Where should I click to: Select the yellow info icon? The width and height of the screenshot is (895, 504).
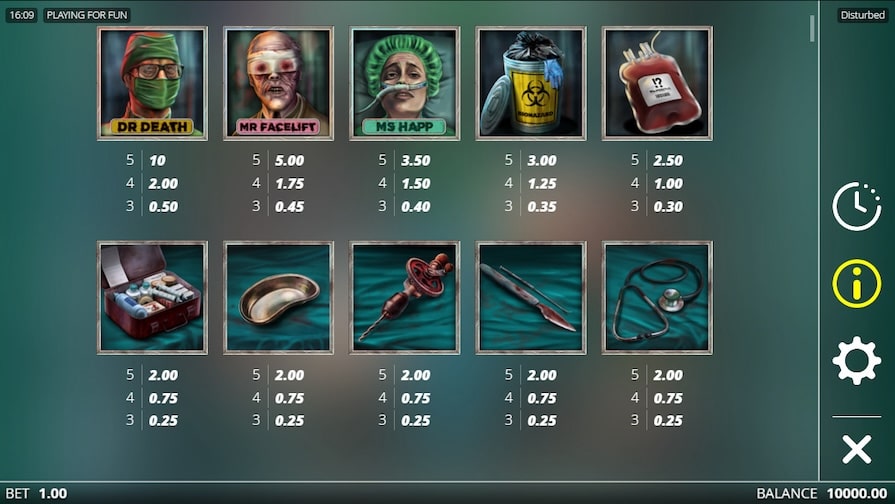coord(856,284)
